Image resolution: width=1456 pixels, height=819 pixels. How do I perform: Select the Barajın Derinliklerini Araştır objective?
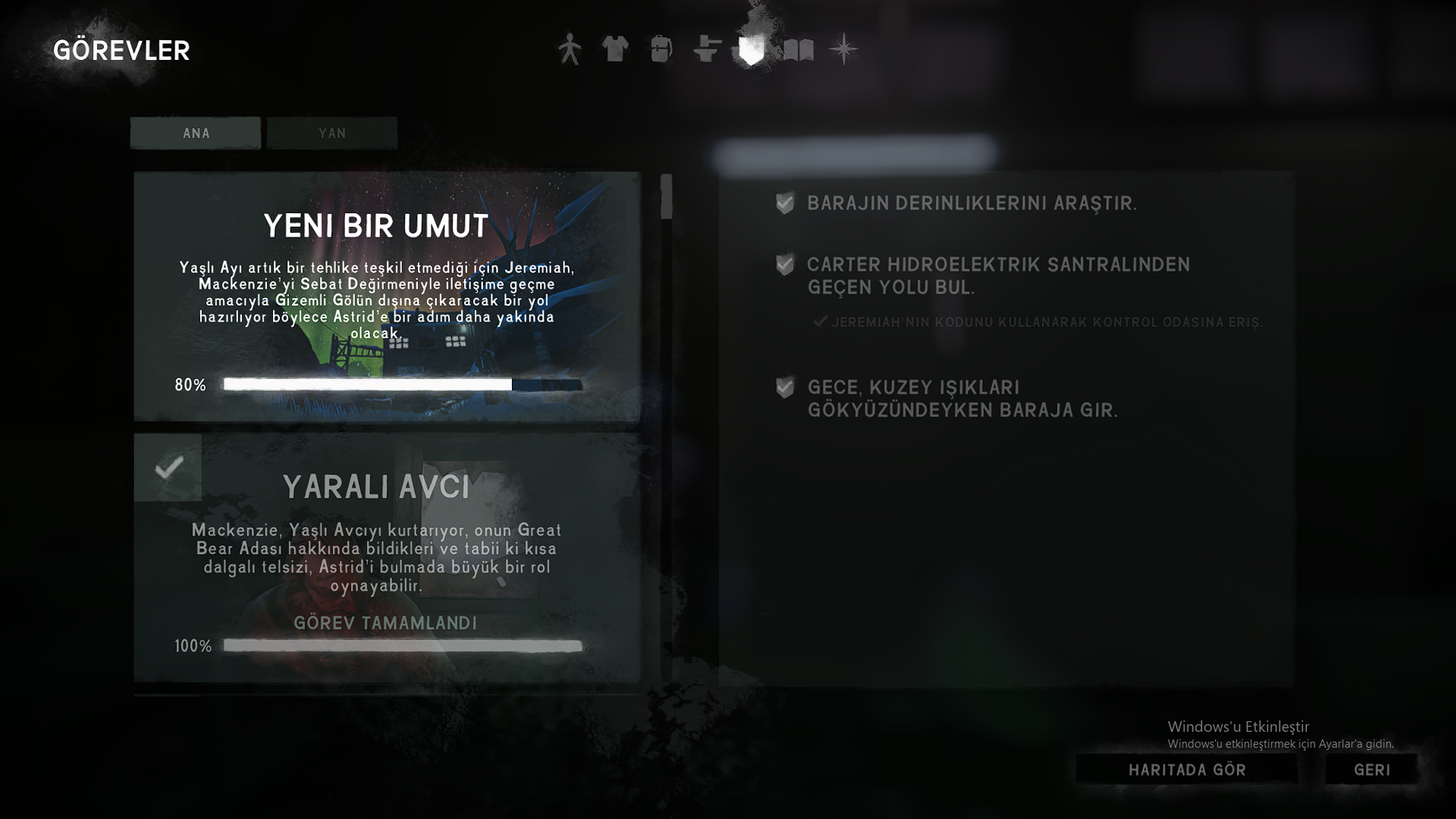click(x=971, y=203)
